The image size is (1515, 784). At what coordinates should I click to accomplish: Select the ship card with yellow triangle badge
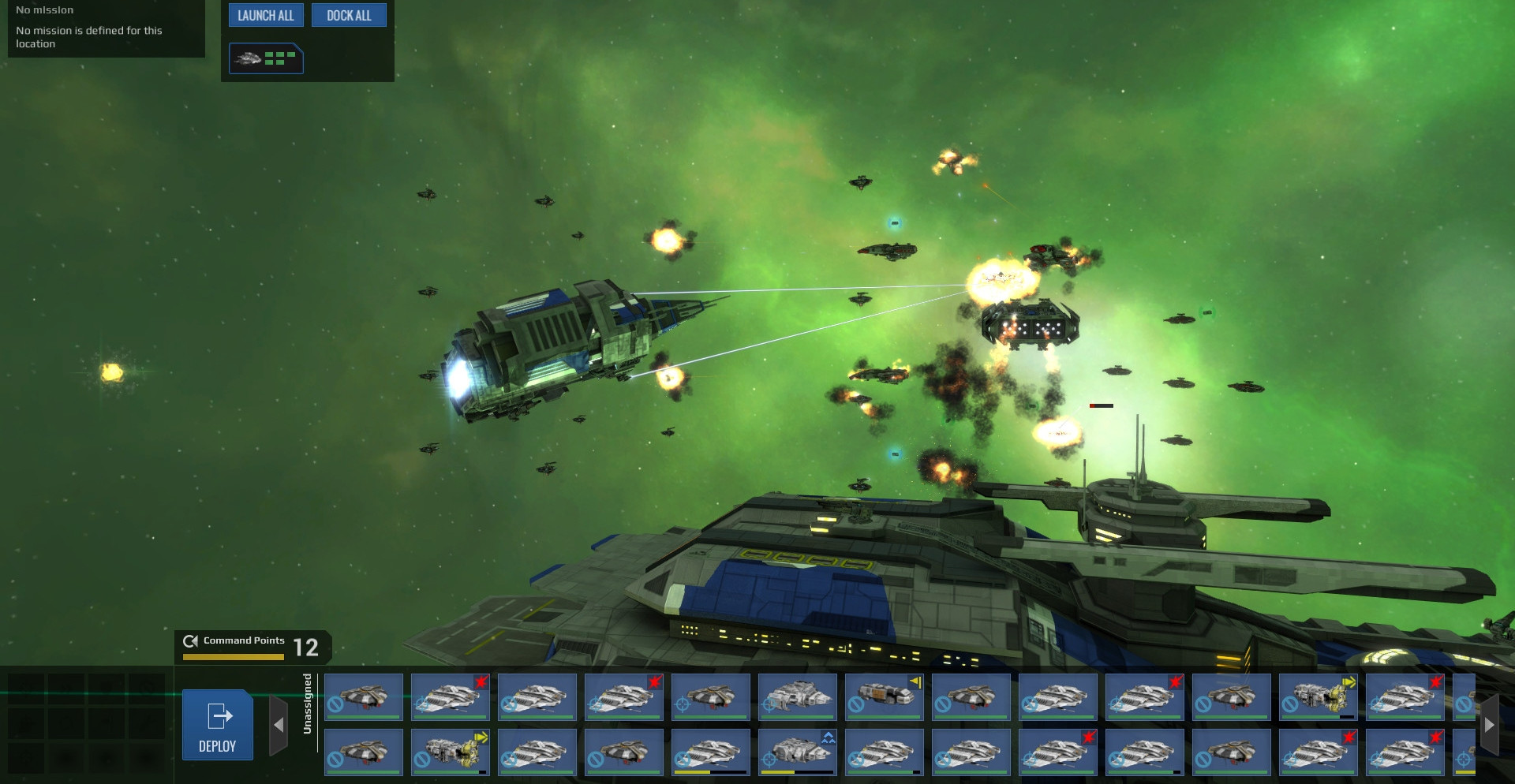click(x=884, y=696)
